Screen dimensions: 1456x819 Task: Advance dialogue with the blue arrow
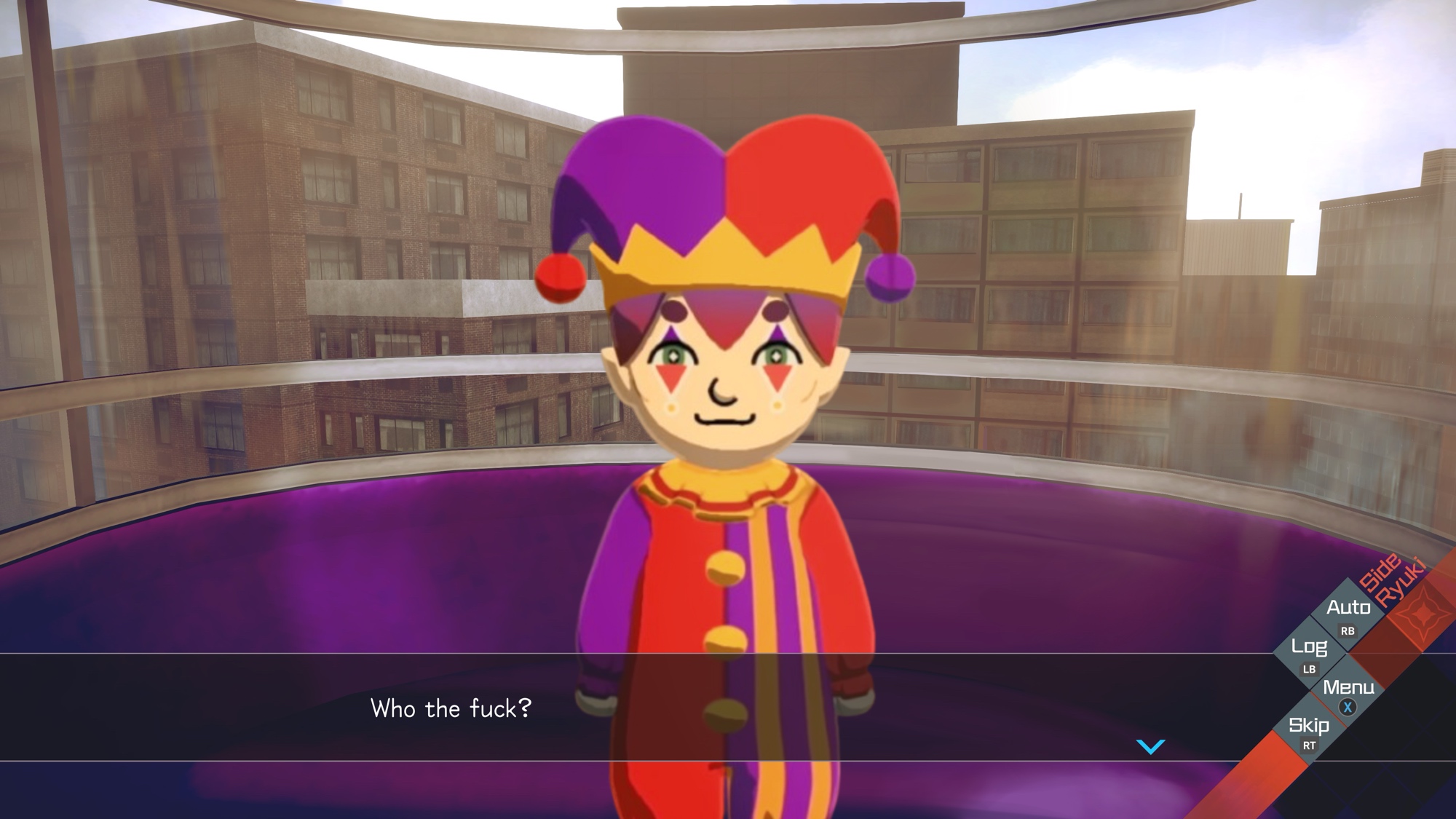(x=1151, y=746)
